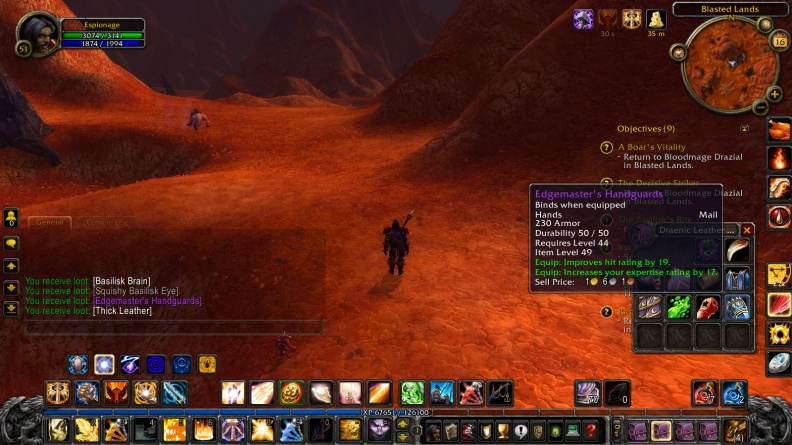Zoom in the minimap with plus button
Viewport: 792px width, 445px height.
(774, 94)
